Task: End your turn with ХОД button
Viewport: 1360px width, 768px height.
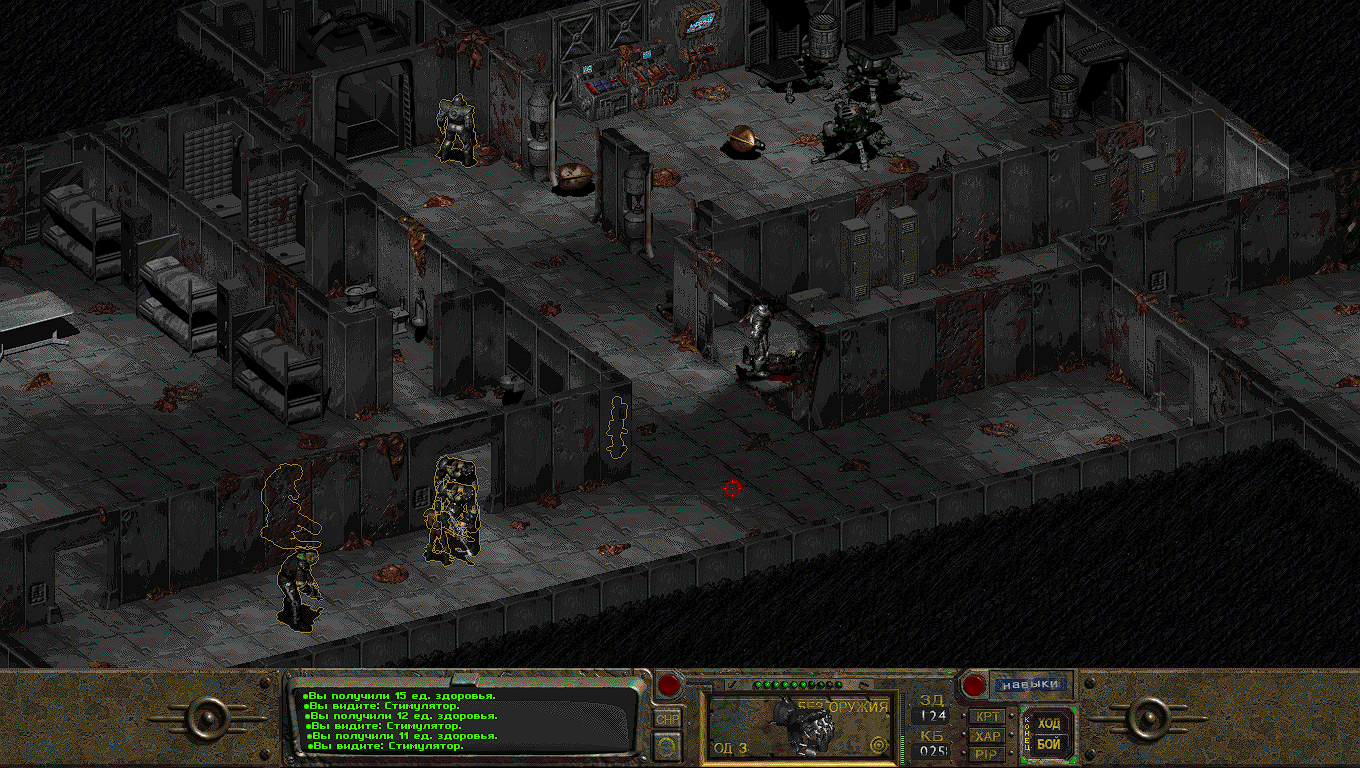Action: pyautogui.click(x=1048, y=723)
